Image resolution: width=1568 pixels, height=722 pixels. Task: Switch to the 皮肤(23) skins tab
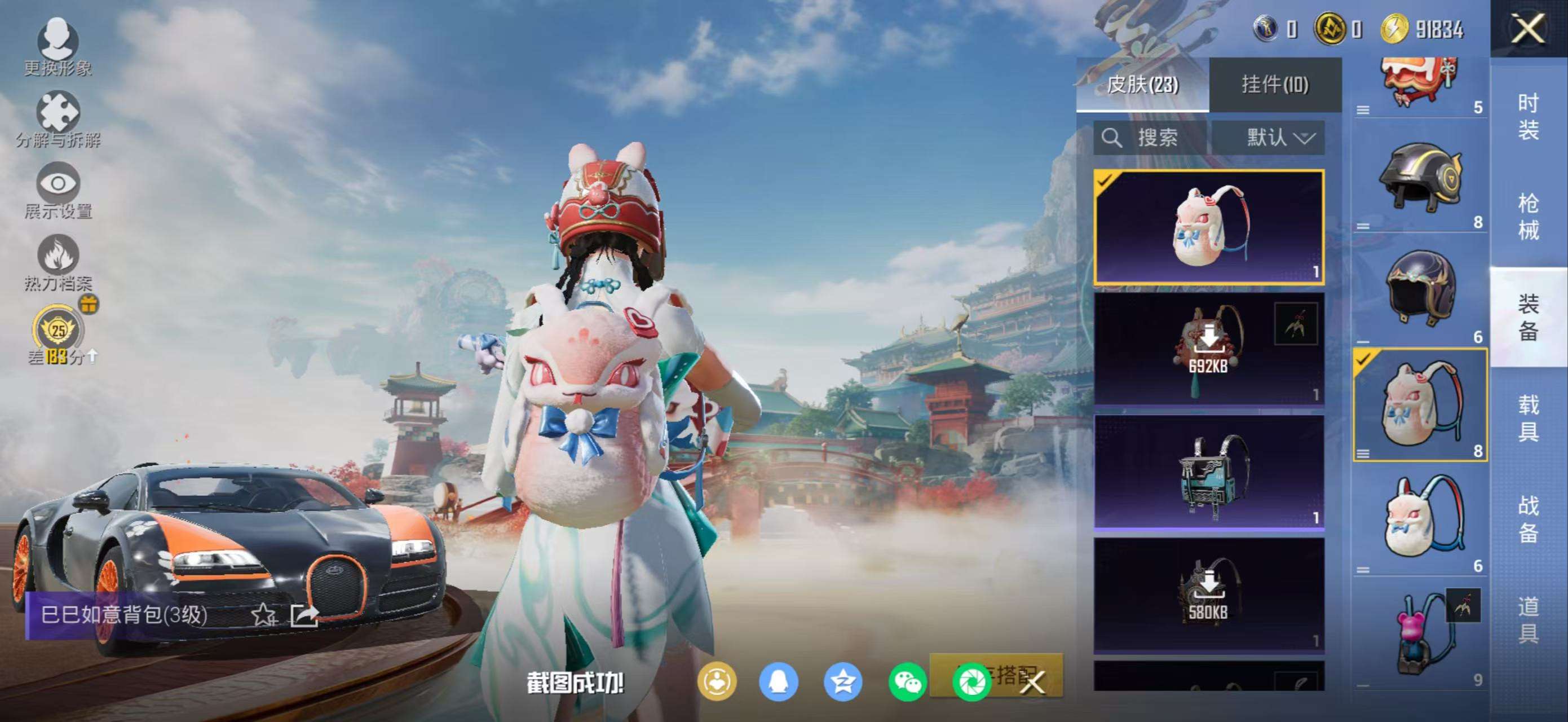click(1142, 85)
